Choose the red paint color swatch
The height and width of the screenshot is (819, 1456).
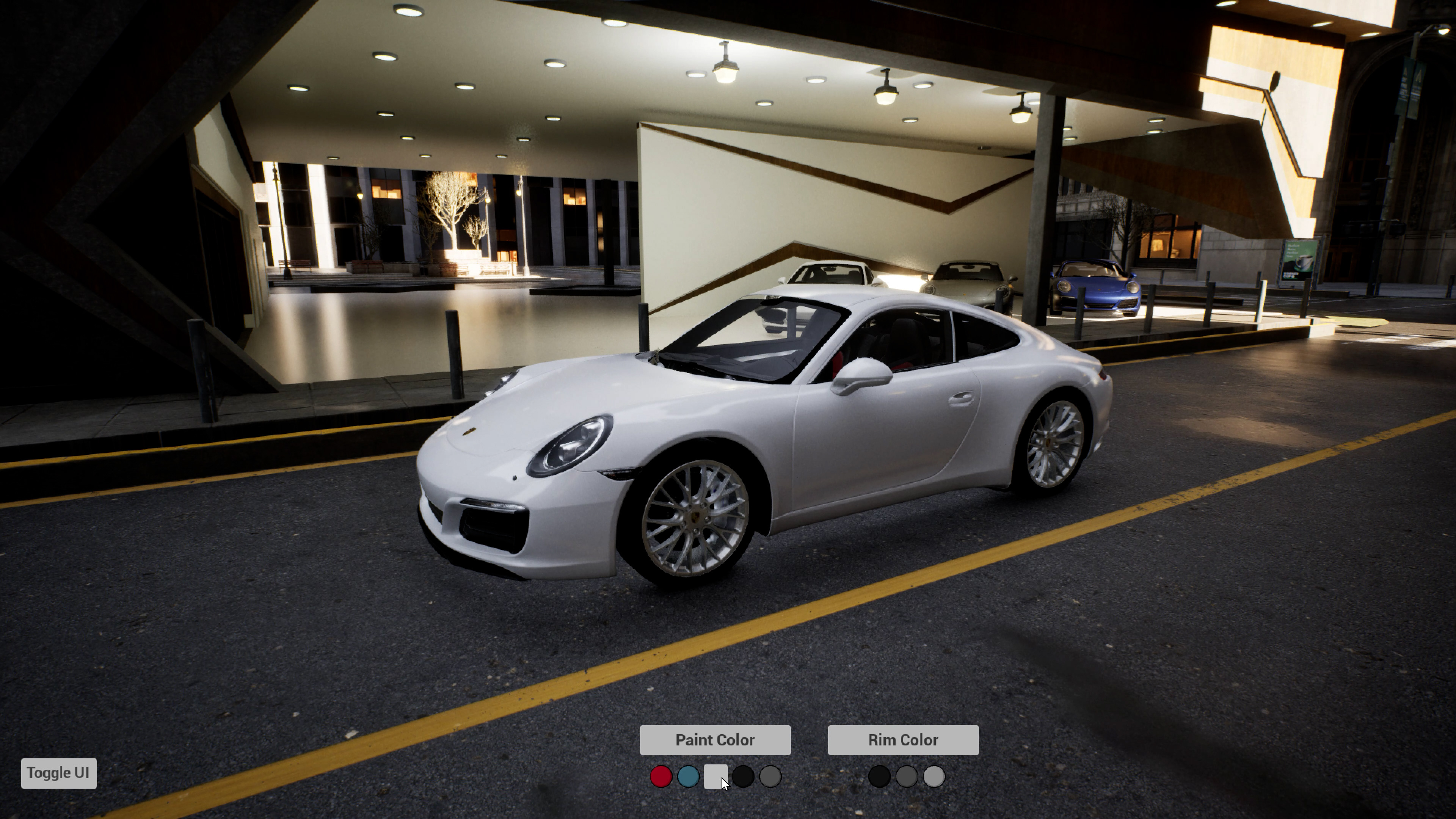pos(661,777)
